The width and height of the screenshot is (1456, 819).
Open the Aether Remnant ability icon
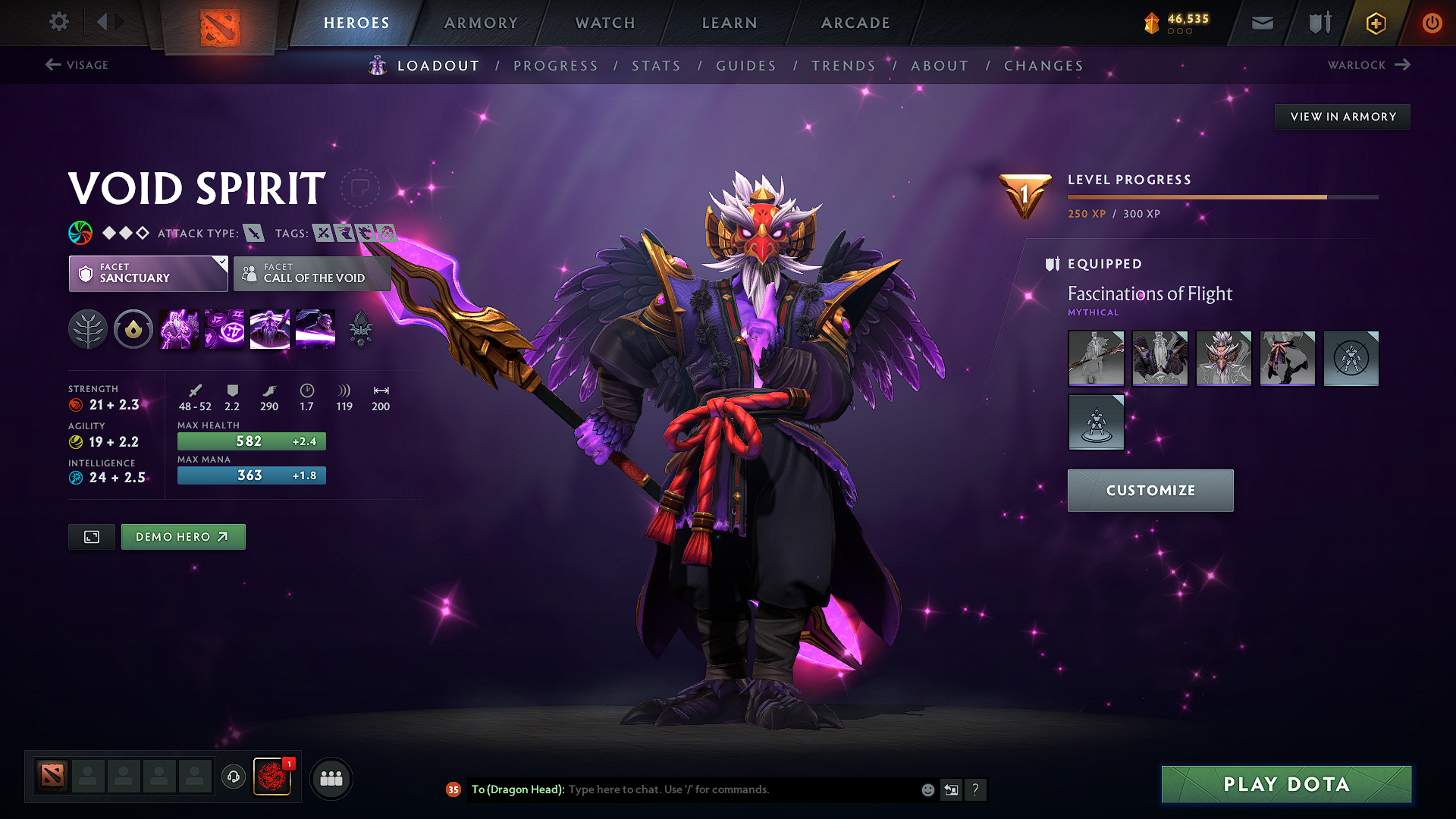178,328
